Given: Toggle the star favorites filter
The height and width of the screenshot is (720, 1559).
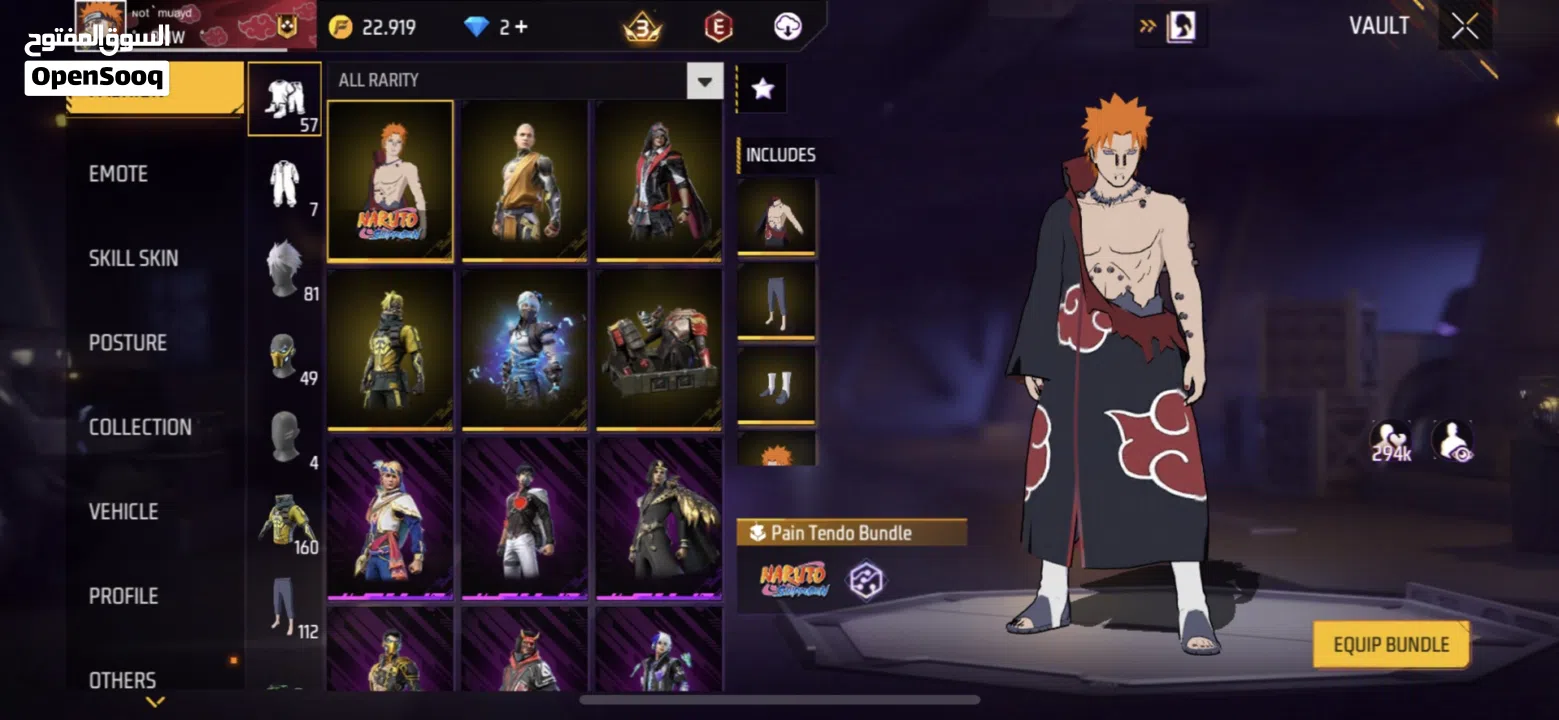Looking at the screenshot, I should click(x=762, y=89).
